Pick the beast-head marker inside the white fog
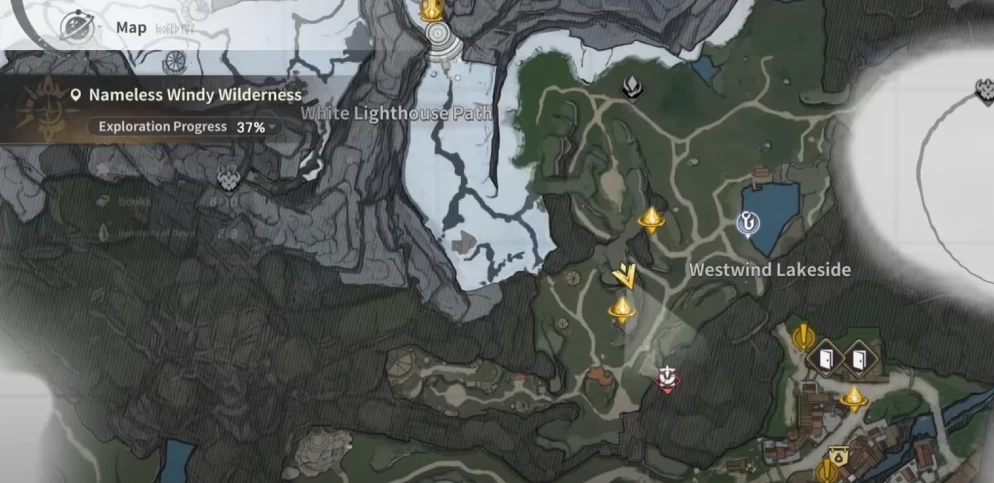The image size is (994, 483). point(984,93)
